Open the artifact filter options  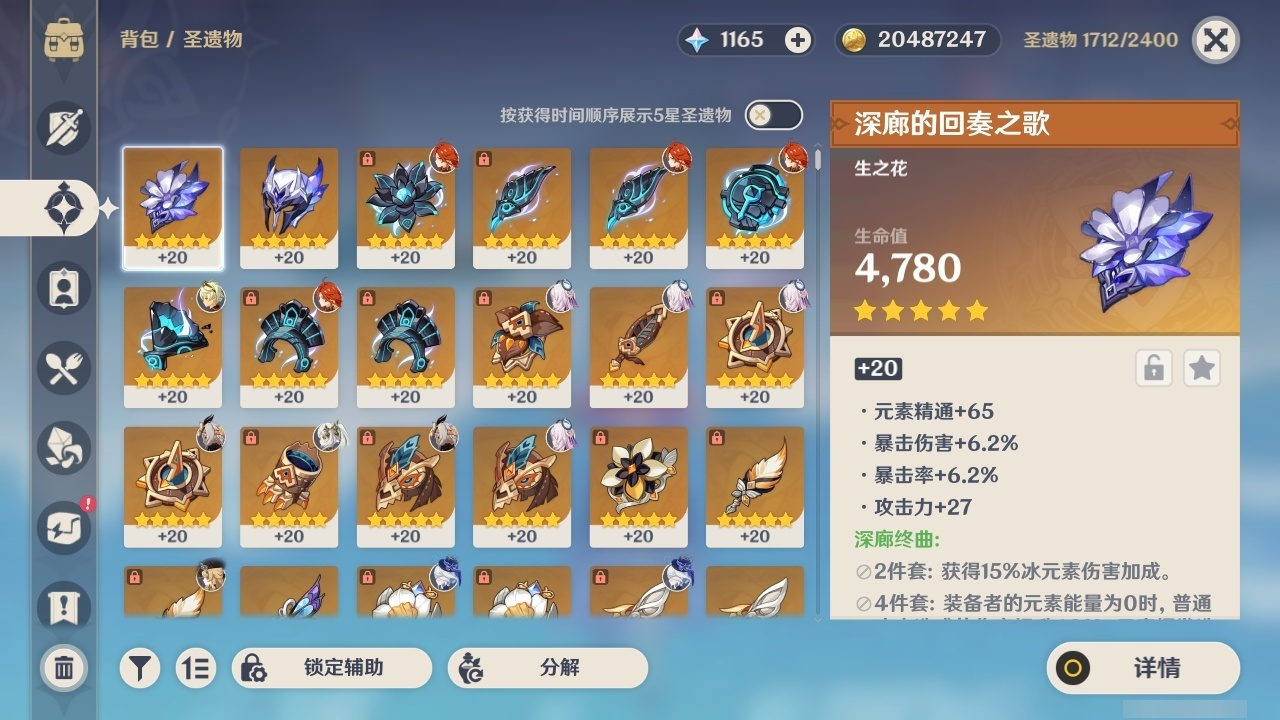139,668
